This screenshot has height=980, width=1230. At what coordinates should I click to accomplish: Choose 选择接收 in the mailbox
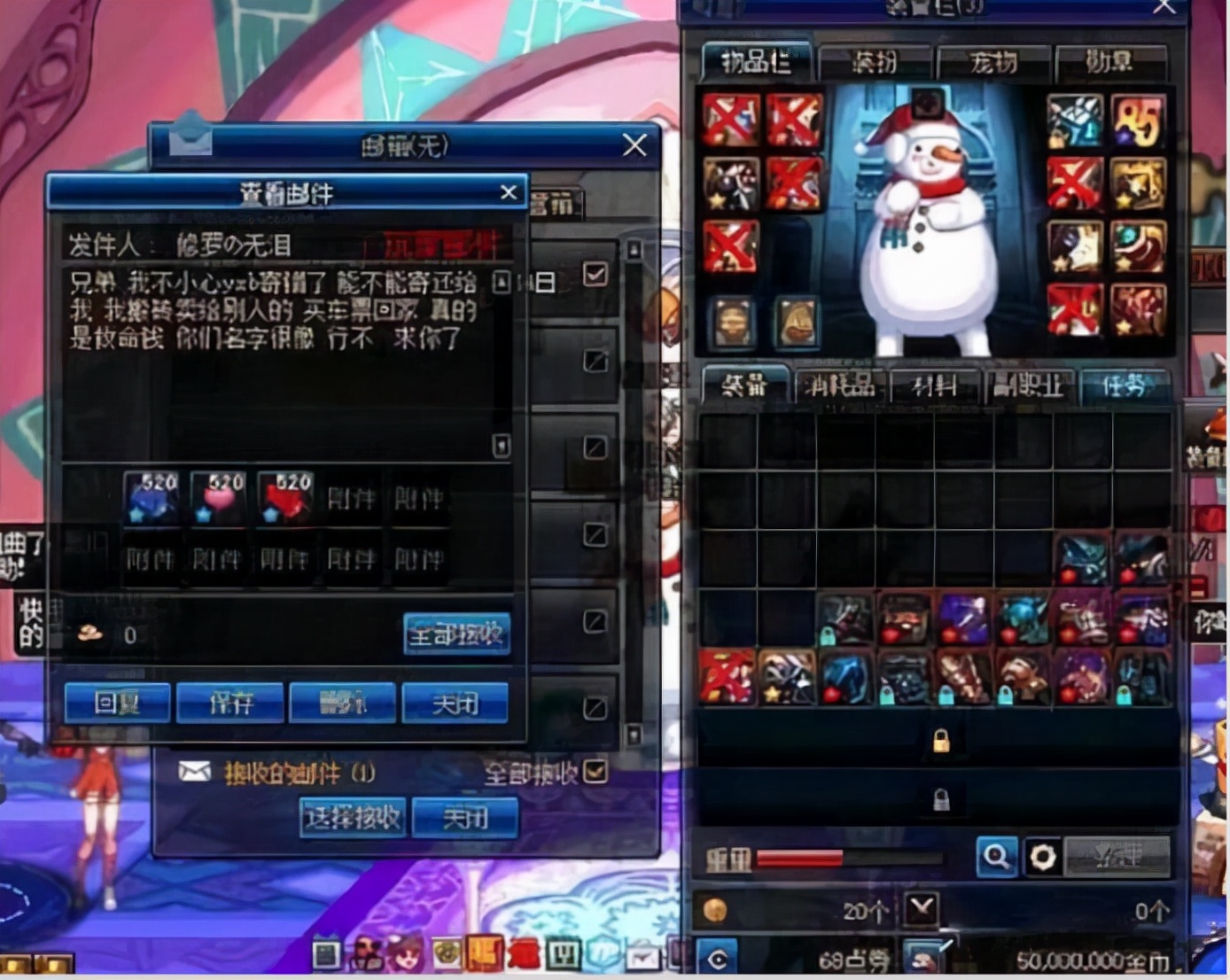[x=353, y=817]
